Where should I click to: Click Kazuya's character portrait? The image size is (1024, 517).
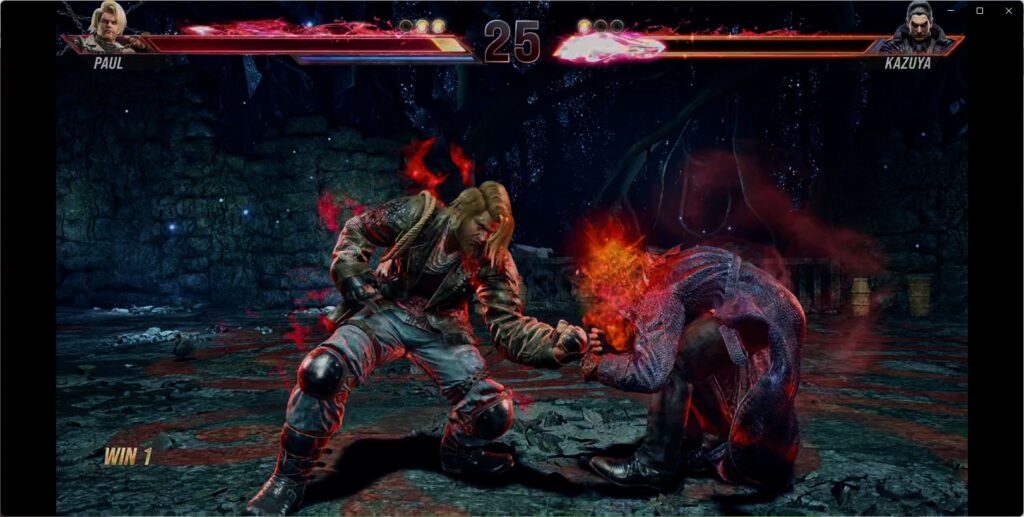click(916, 27)
